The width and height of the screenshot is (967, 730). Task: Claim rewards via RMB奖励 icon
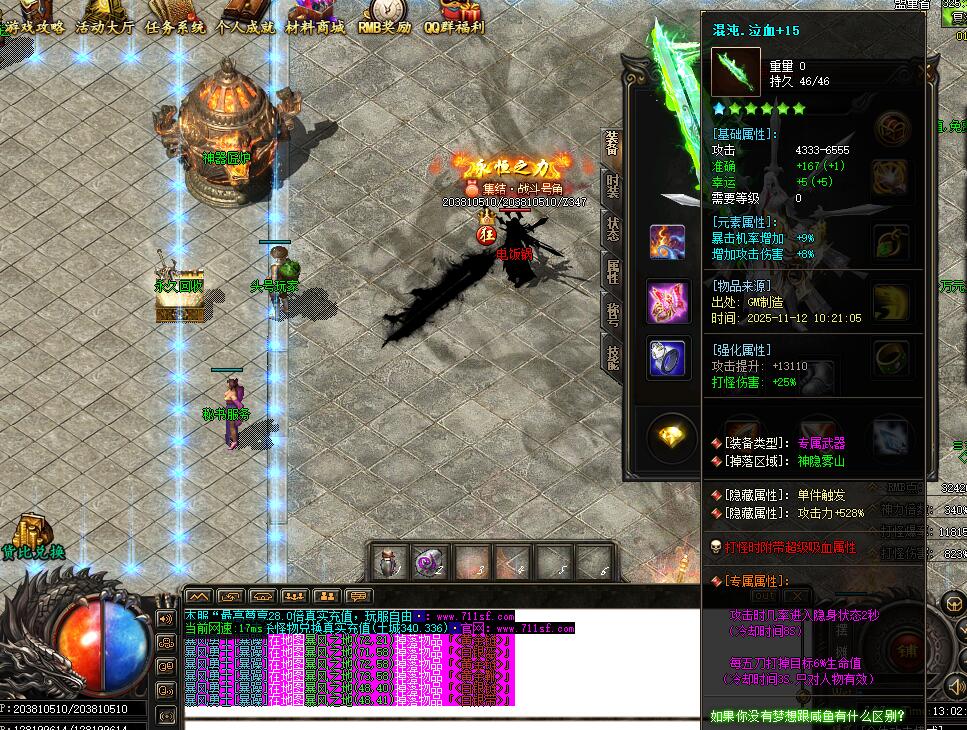click(385, 22)
